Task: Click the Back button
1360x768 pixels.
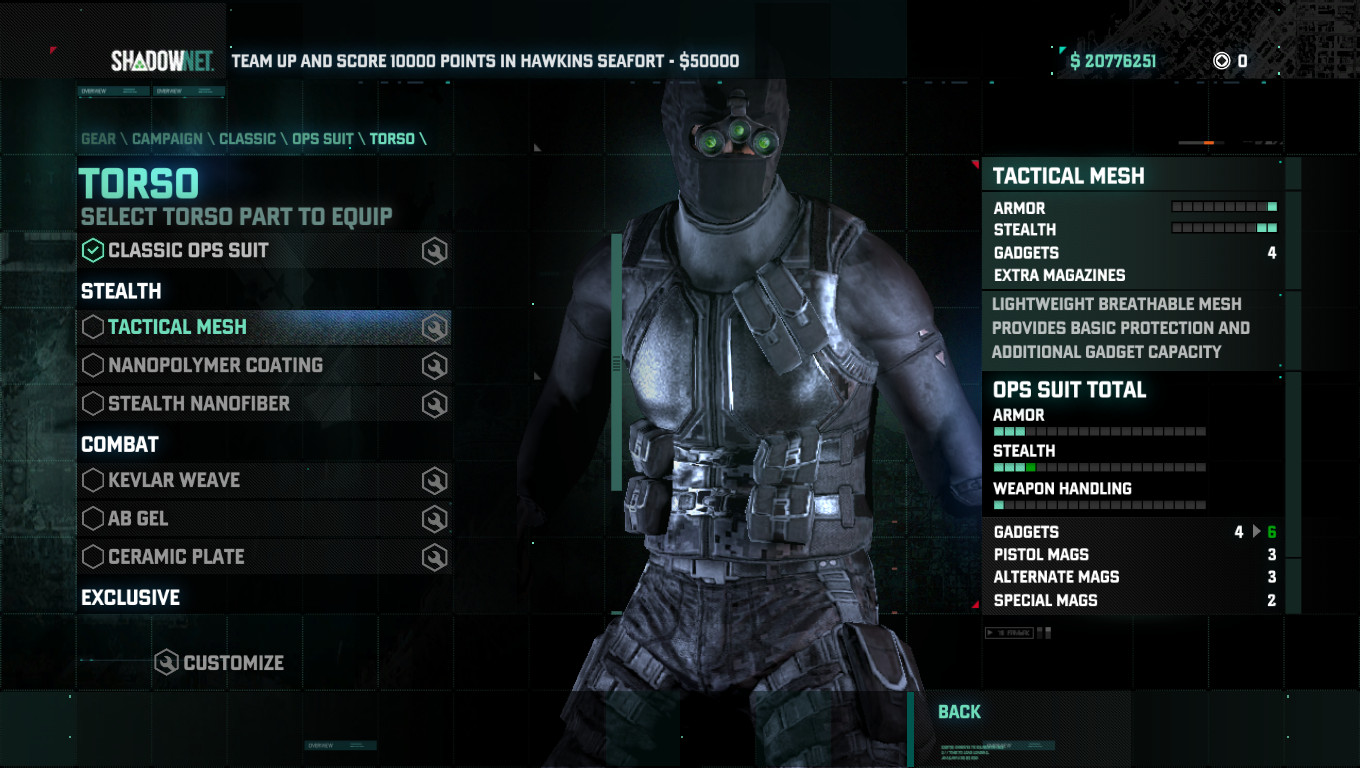Action: [x=960, y=712]
